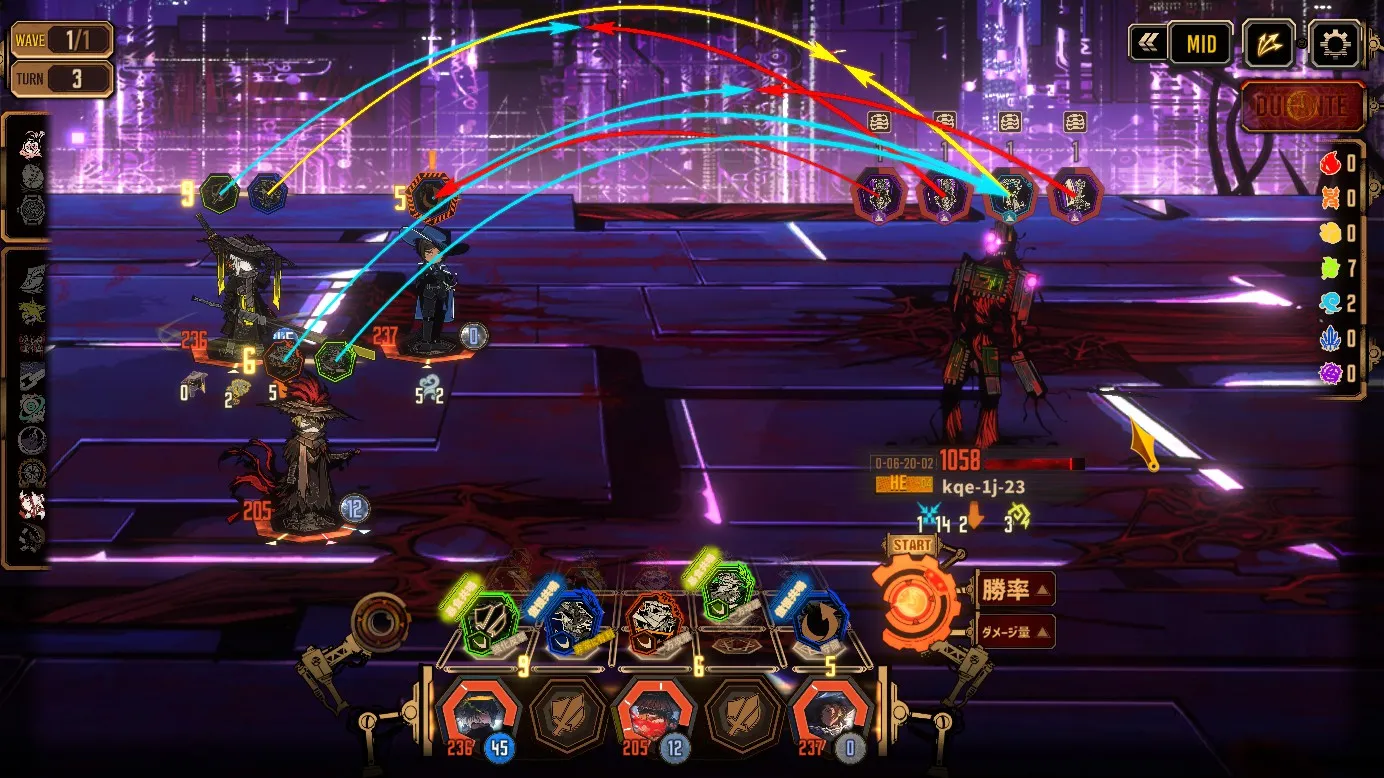1384x778 pixels.
Task: Select the ダメージ量 damage auto option
Action: coord(1012,632)
